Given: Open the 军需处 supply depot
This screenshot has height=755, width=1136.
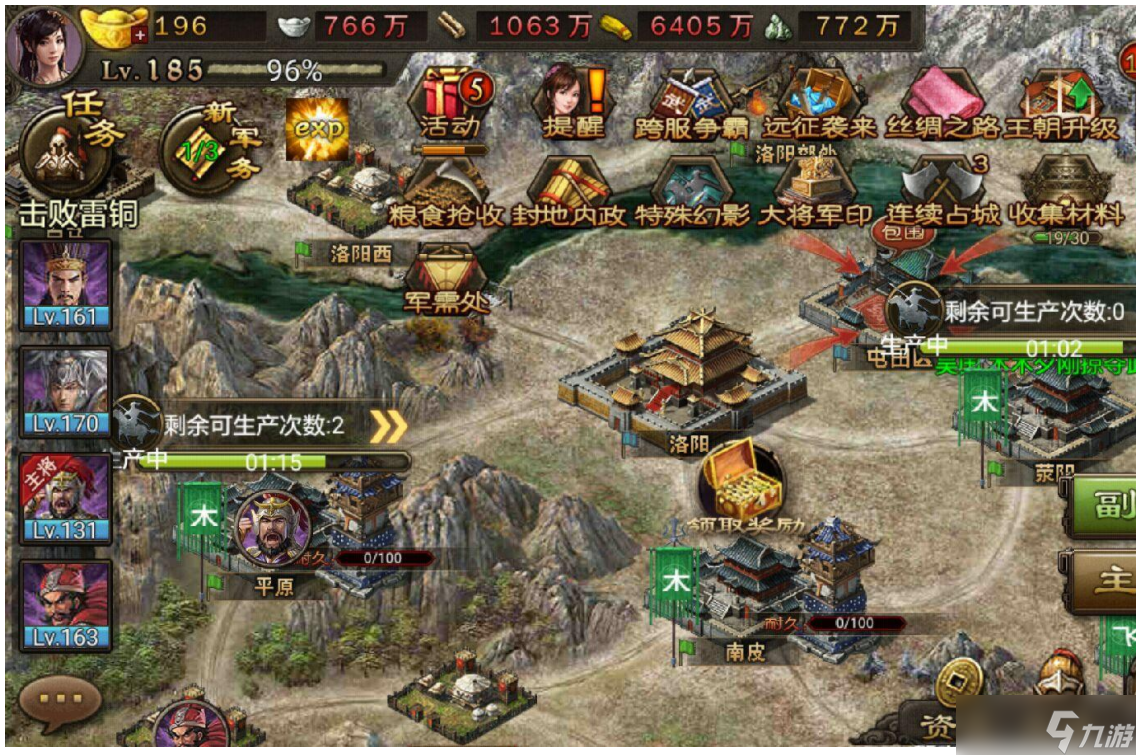Looking at the screenshot, I should tap(446, 278).
